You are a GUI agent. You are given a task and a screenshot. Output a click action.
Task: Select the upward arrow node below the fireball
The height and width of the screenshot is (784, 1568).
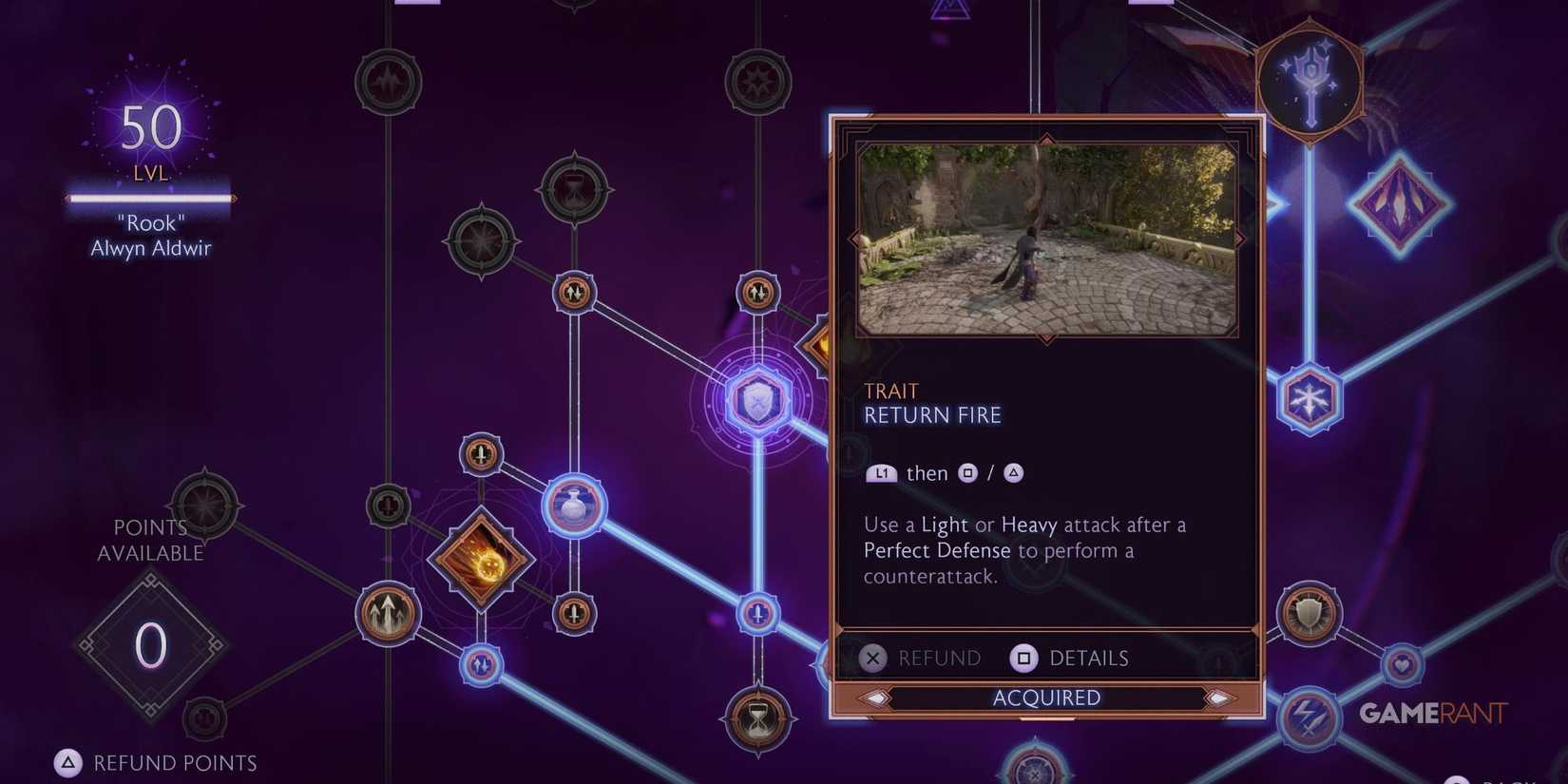482,665
